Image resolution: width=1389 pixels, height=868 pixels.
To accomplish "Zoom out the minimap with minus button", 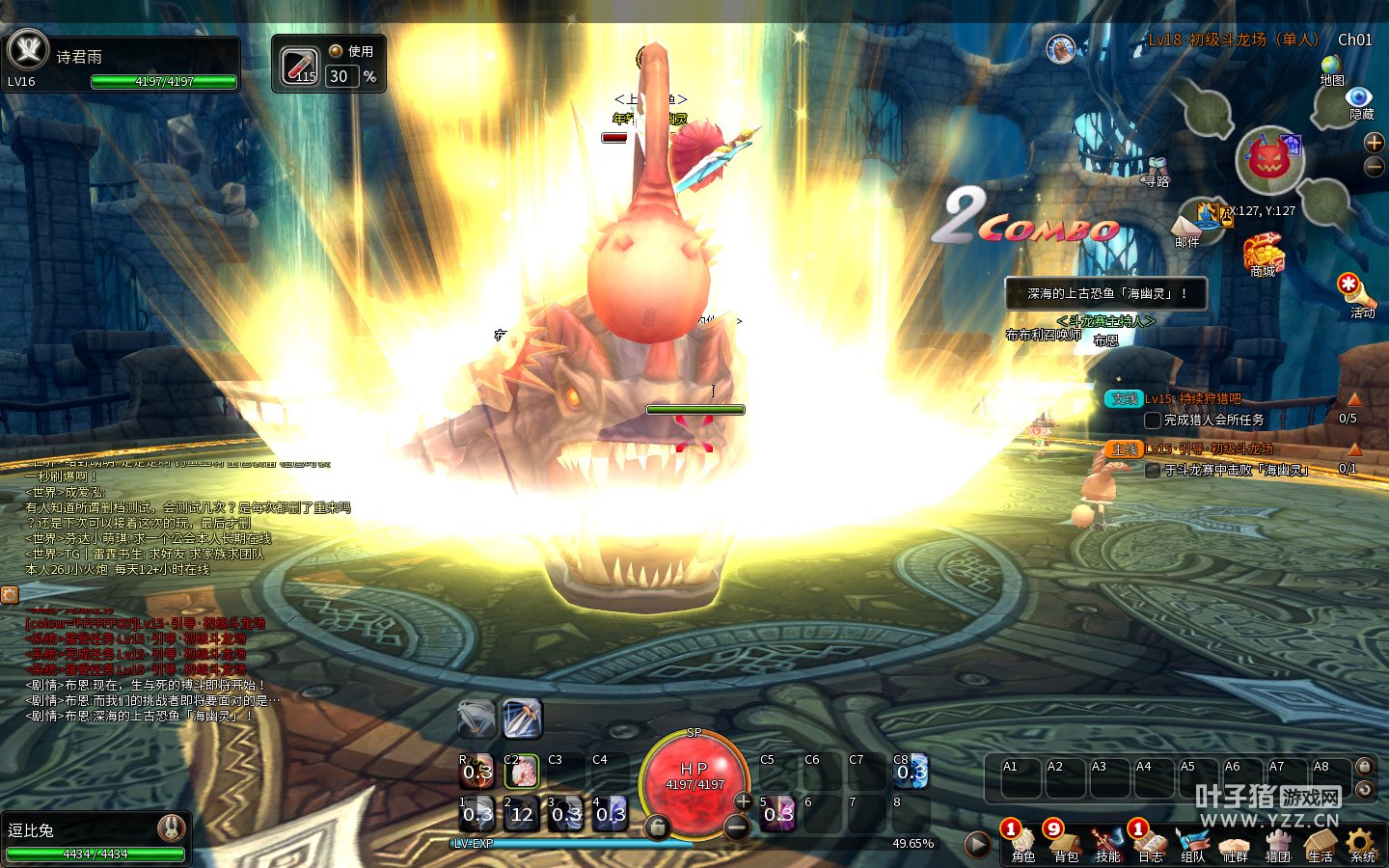I will [1375, 167].
